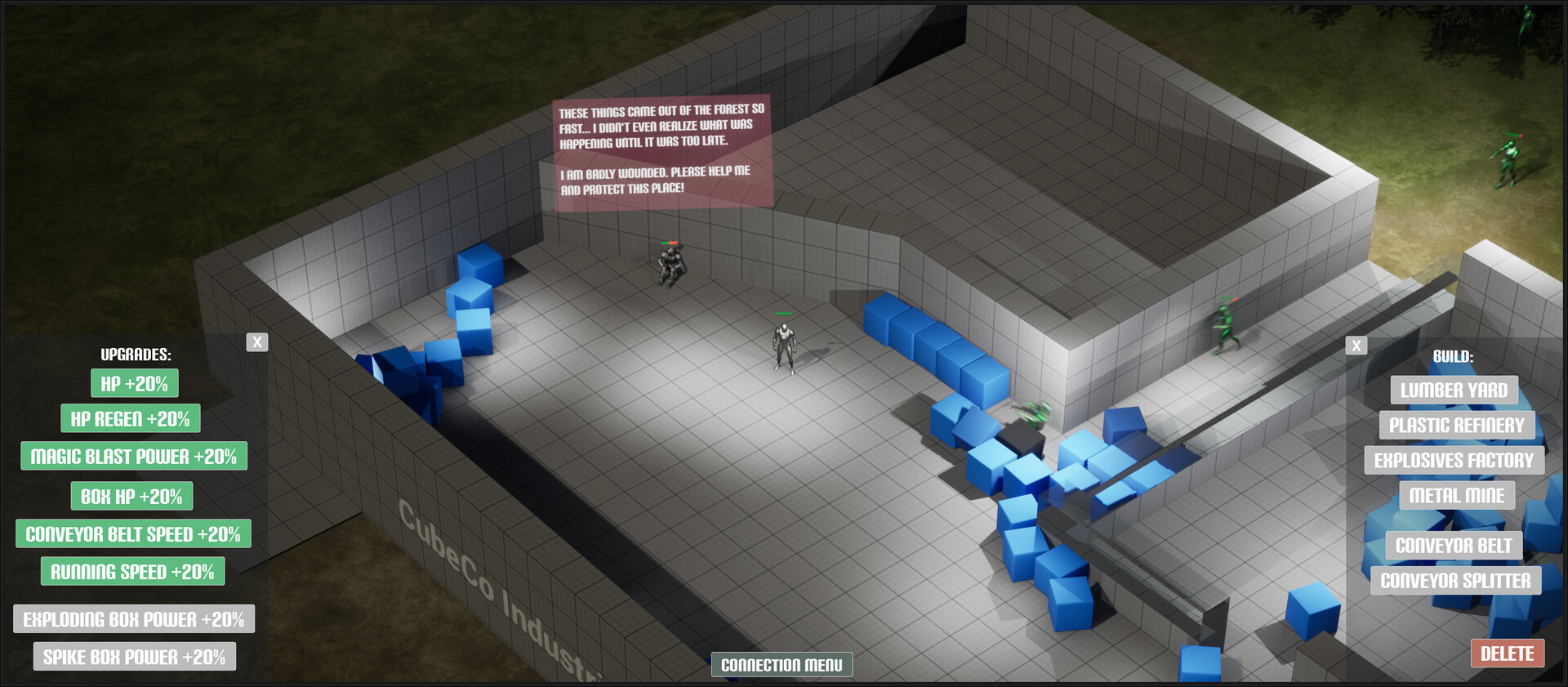This screenshot has height=687, width=1568.
Task: Choose to build a Lumber Yard
Action: coord(1454,390)
